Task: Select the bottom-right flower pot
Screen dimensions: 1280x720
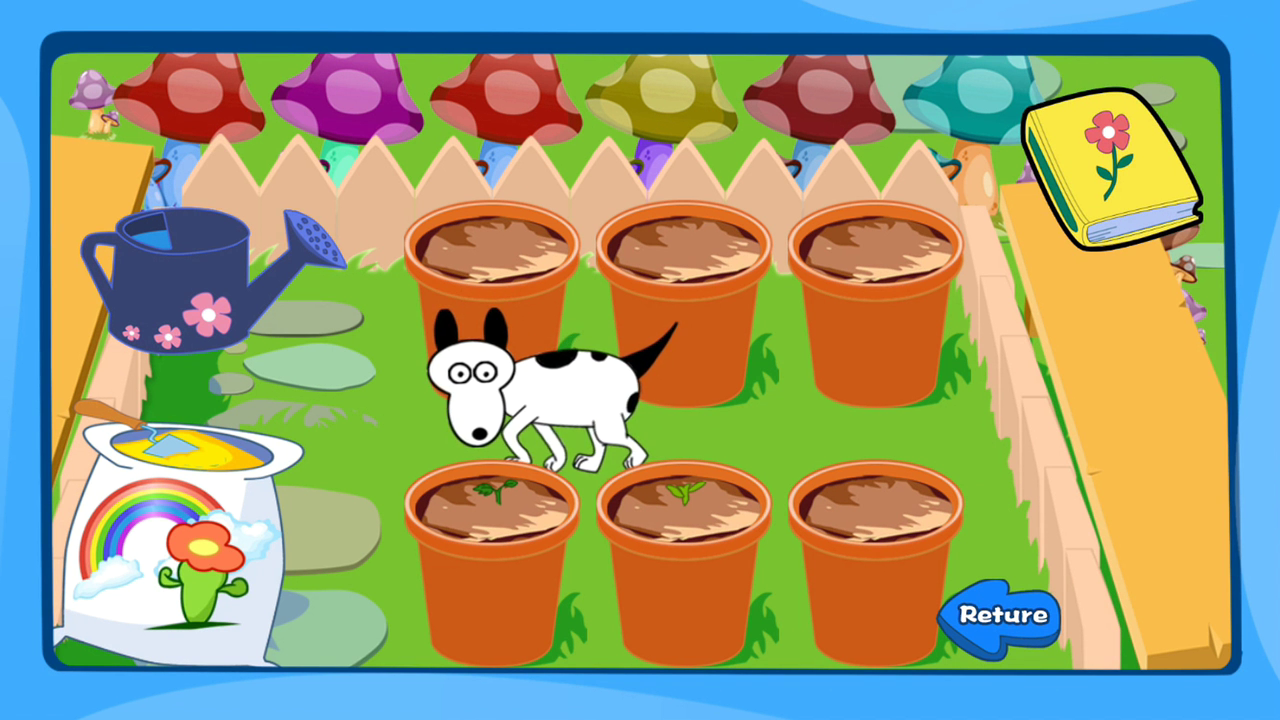Action: pos(875,560)
